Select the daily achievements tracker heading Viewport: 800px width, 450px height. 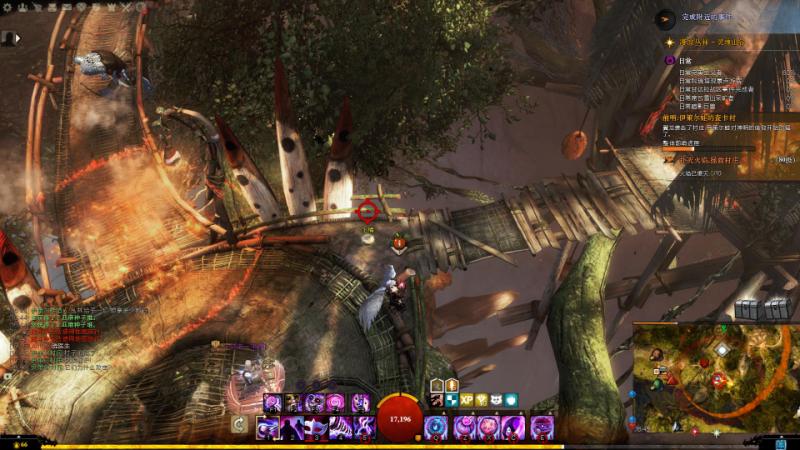tap(685, 61)
